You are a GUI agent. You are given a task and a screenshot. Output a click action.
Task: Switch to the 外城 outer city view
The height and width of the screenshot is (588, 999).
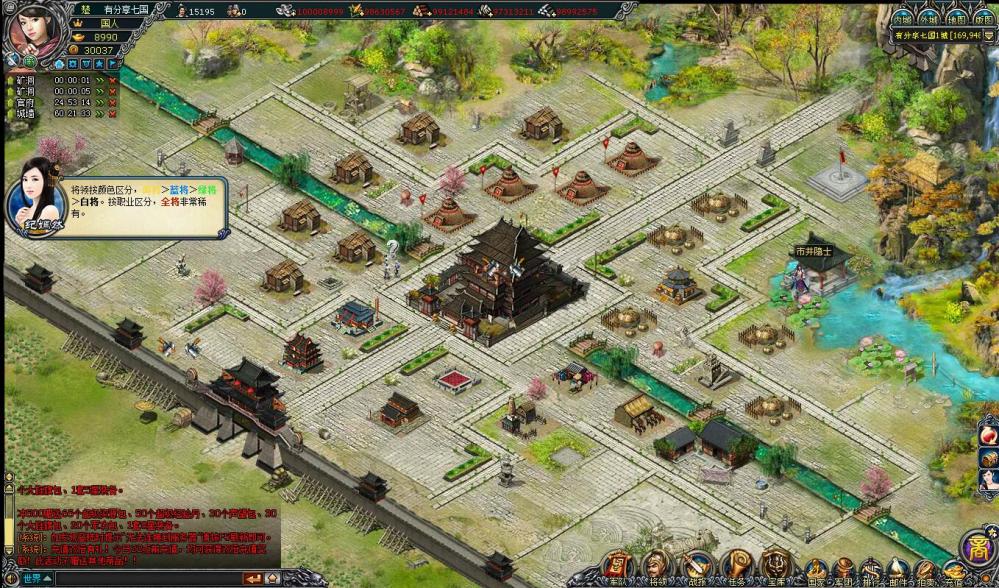tap(929, 18)
